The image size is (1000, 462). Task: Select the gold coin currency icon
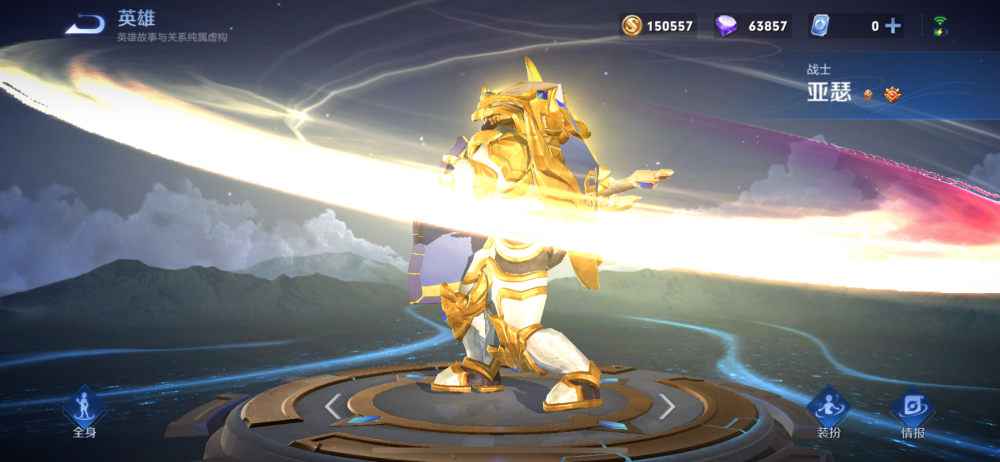(x=632, y=26)
